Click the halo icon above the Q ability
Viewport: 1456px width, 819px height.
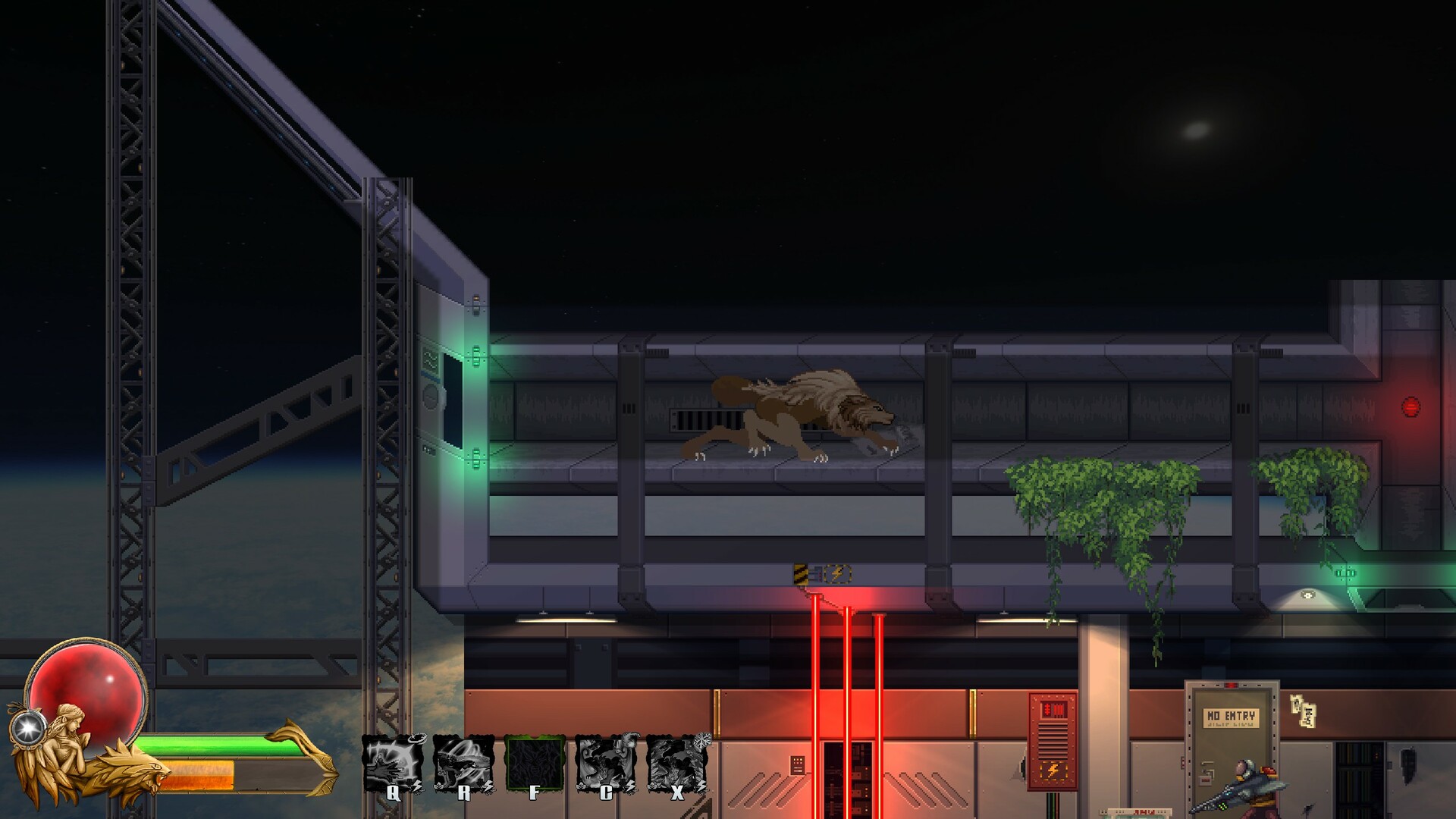[x=418, y=740]
